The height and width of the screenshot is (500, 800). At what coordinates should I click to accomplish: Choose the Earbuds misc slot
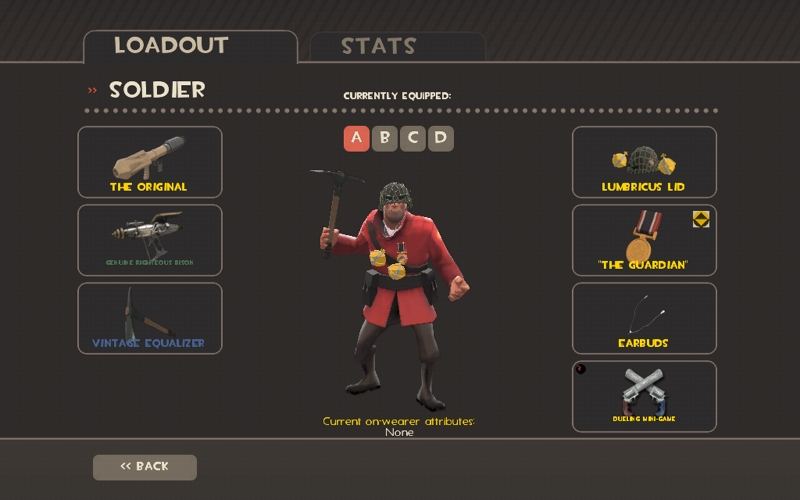(x=644, y=318)
